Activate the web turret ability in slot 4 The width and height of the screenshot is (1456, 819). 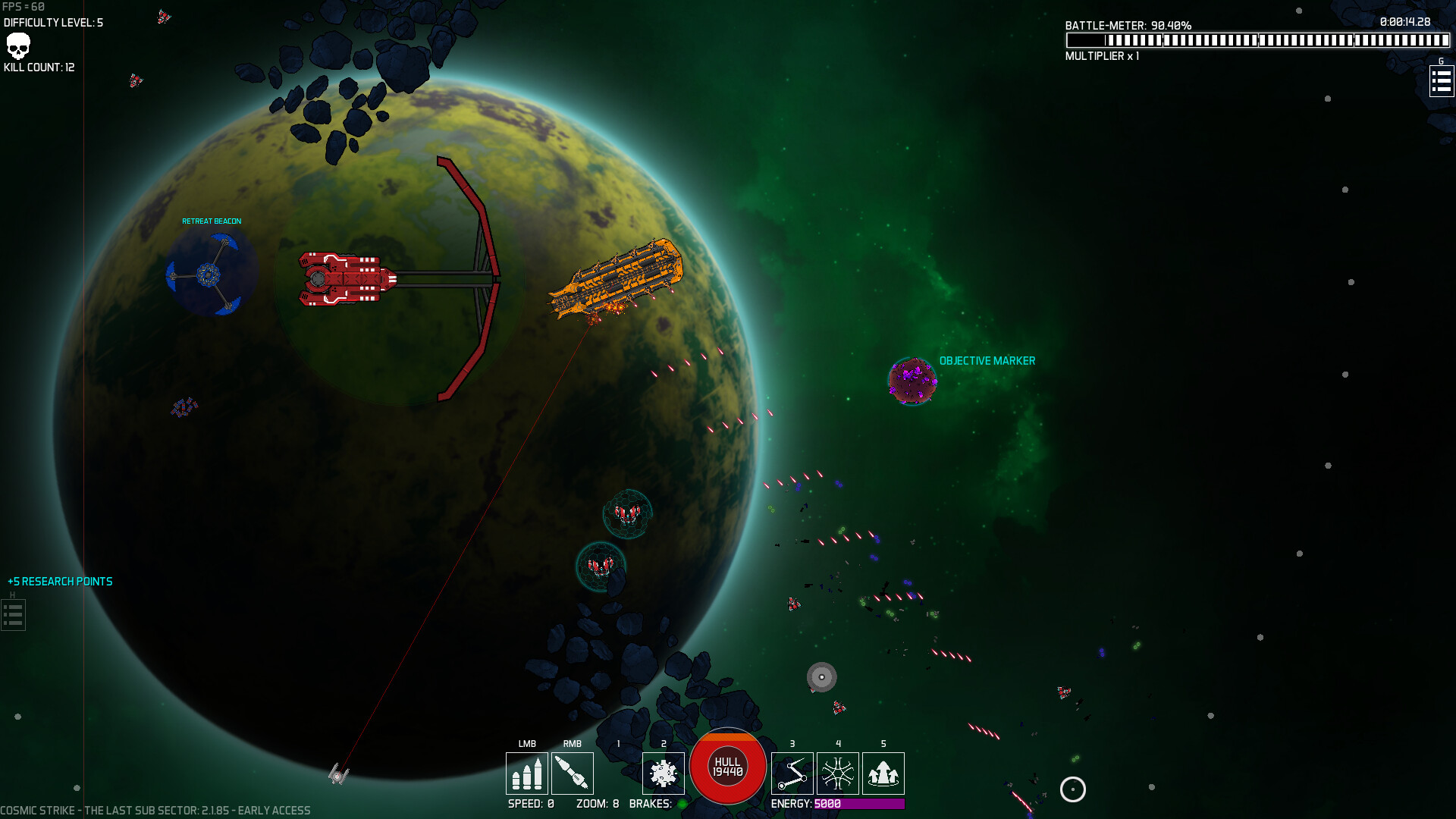837,773
